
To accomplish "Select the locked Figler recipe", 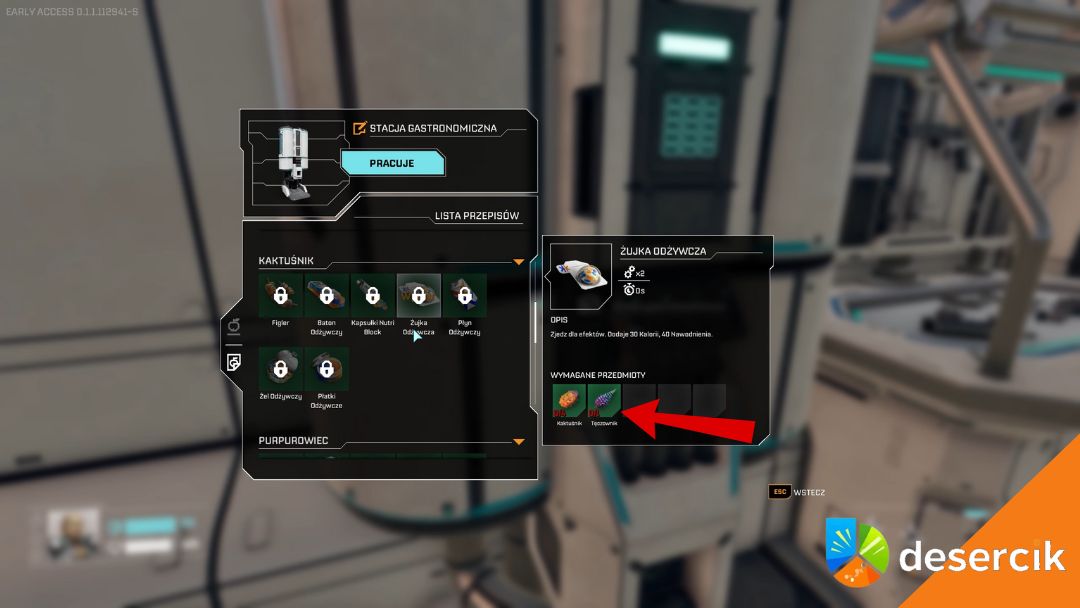I will tap(280, 295).
